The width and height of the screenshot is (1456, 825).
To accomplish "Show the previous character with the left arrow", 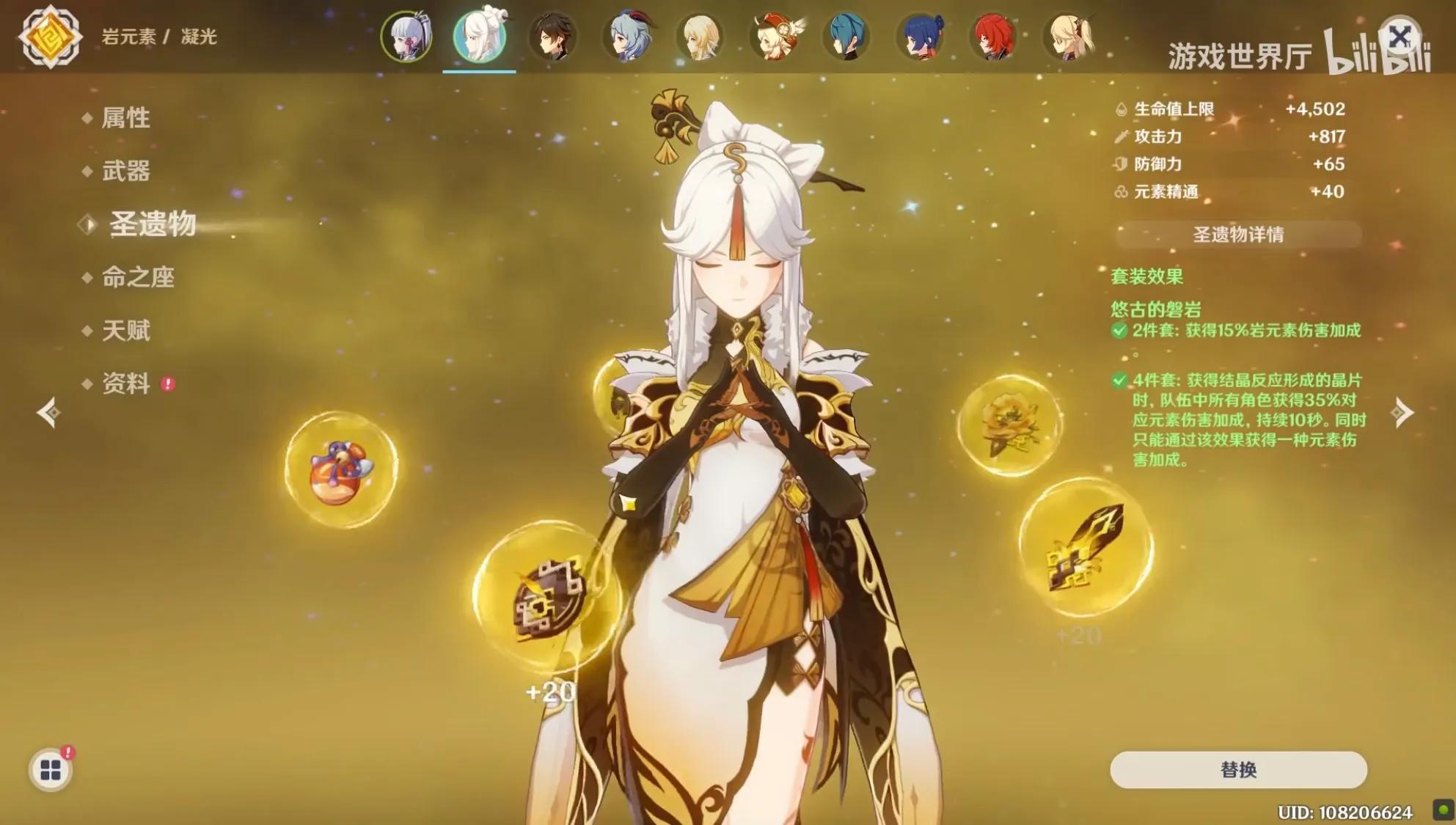I will (x=49, y=412).
